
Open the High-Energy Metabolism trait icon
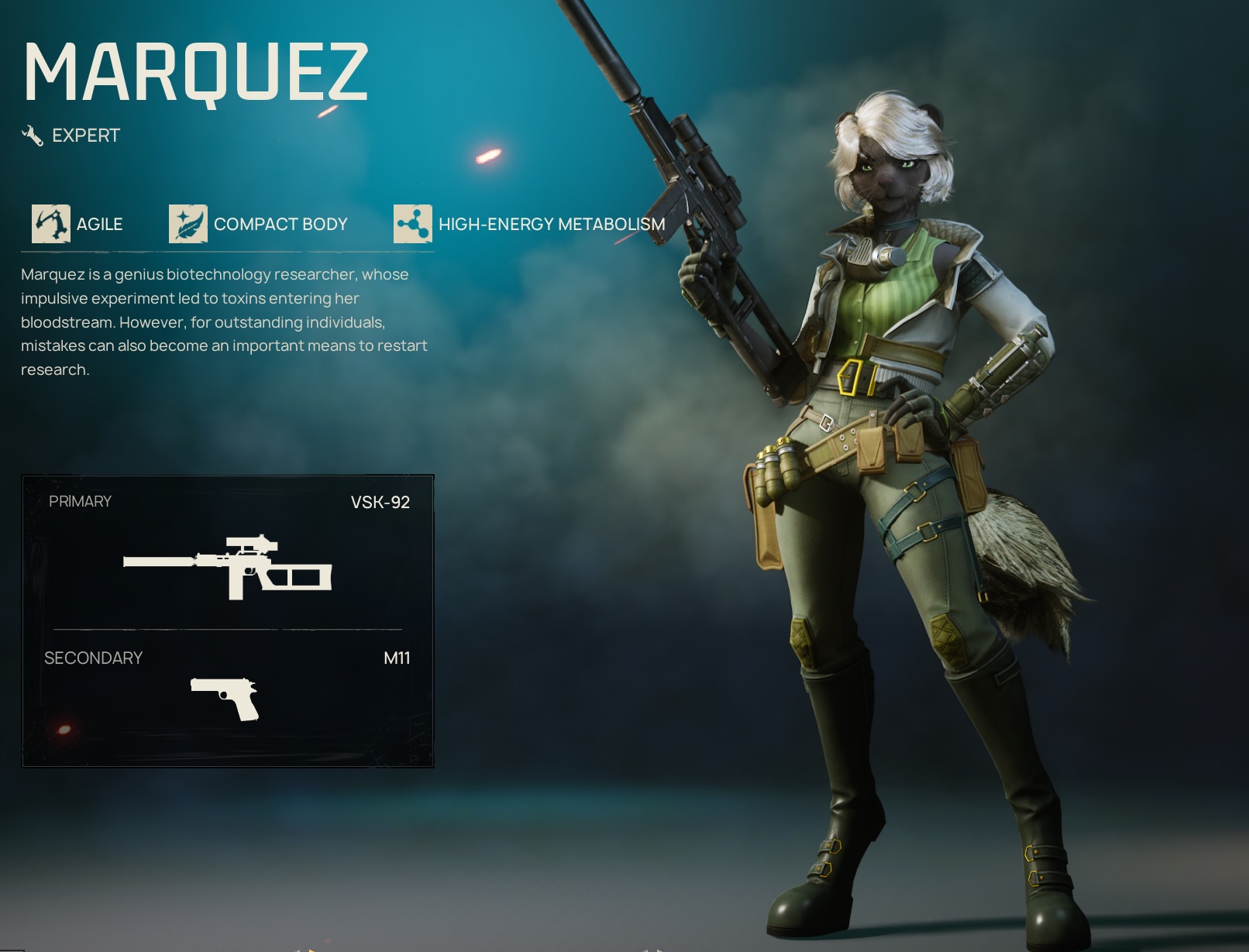[x=412, y=224]
